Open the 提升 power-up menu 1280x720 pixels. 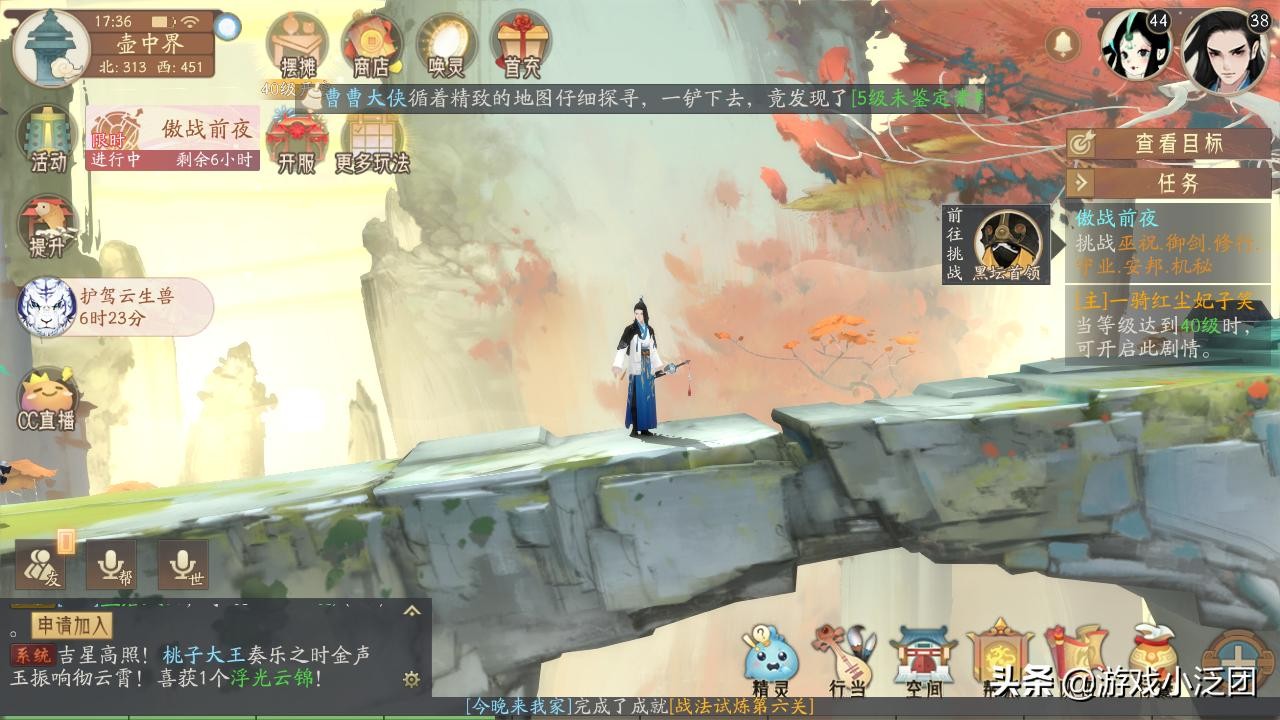tap(46, 226)
